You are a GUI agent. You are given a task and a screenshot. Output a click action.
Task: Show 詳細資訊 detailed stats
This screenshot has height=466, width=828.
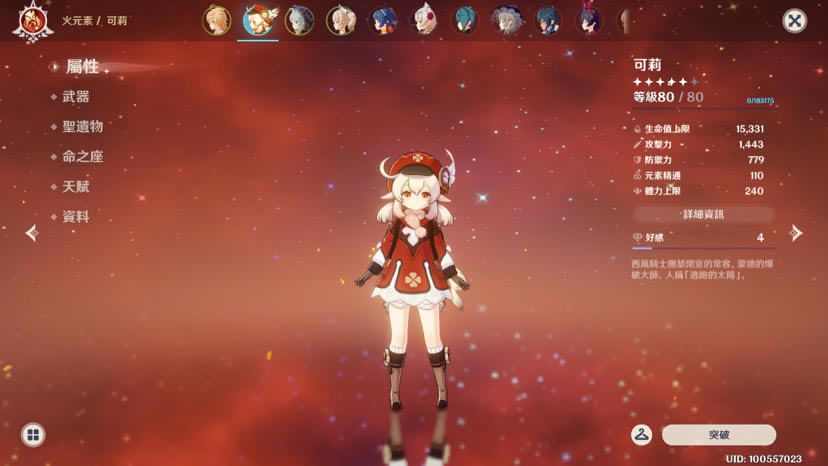coord(703,214)
